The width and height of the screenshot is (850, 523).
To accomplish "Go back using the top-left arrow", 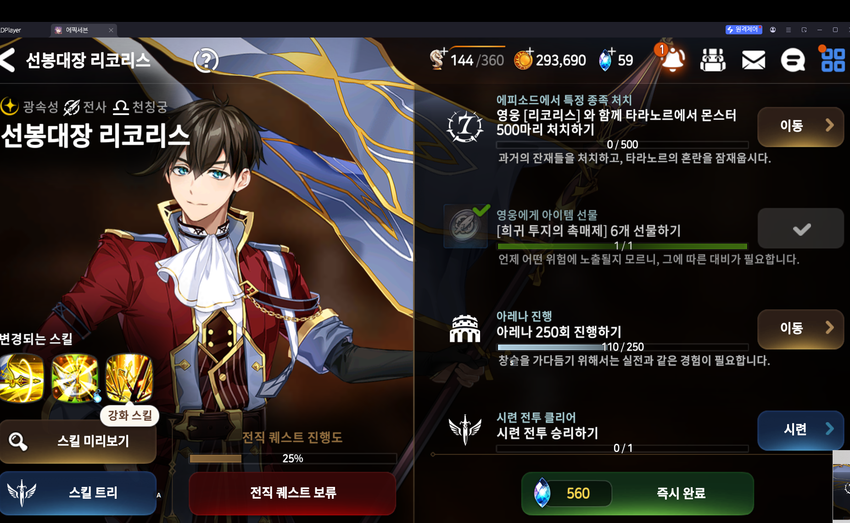I will tap(9, 60).
